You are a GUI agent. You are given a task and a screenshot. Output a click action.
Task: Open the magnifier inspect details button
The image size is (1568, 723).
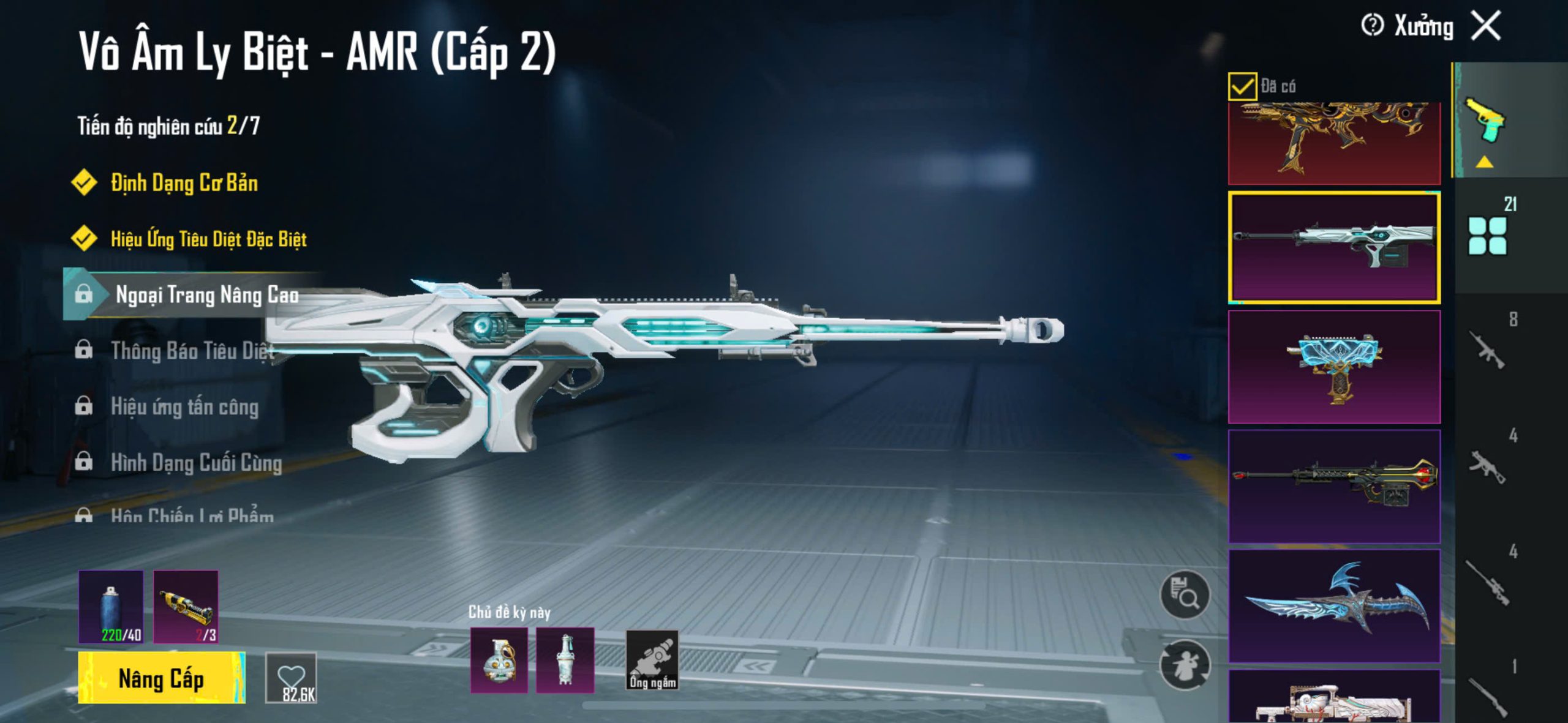pos(1185,594)
